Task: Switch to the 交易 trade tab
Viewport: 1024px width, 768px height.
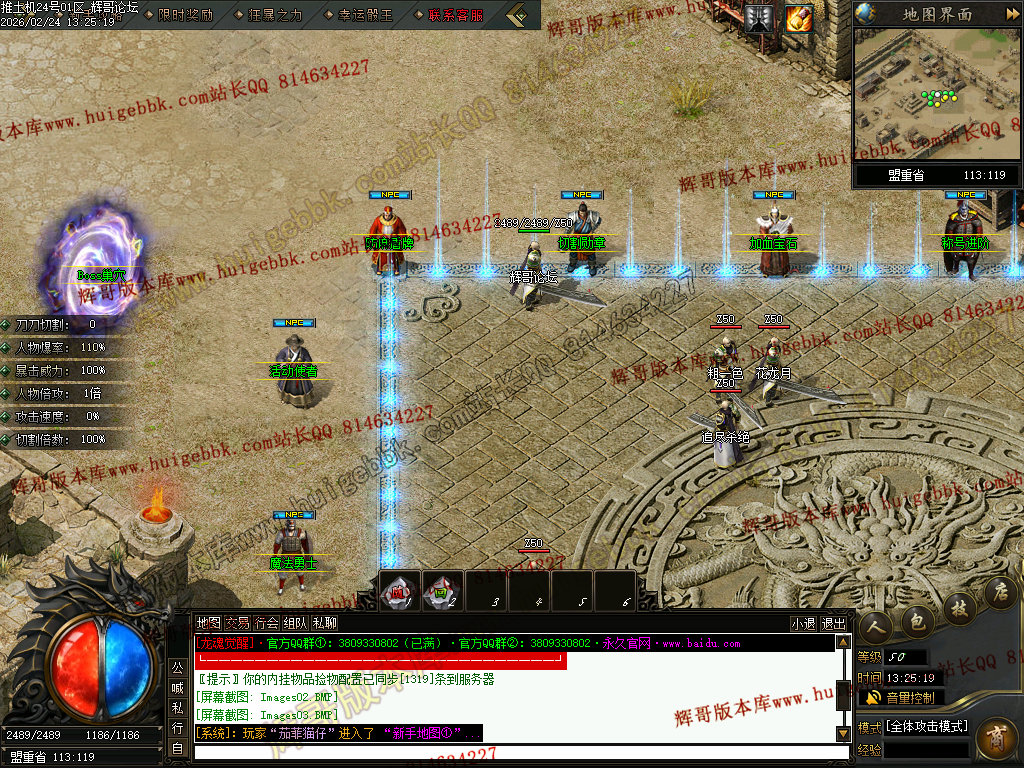Action: click(x=237, y=623)
